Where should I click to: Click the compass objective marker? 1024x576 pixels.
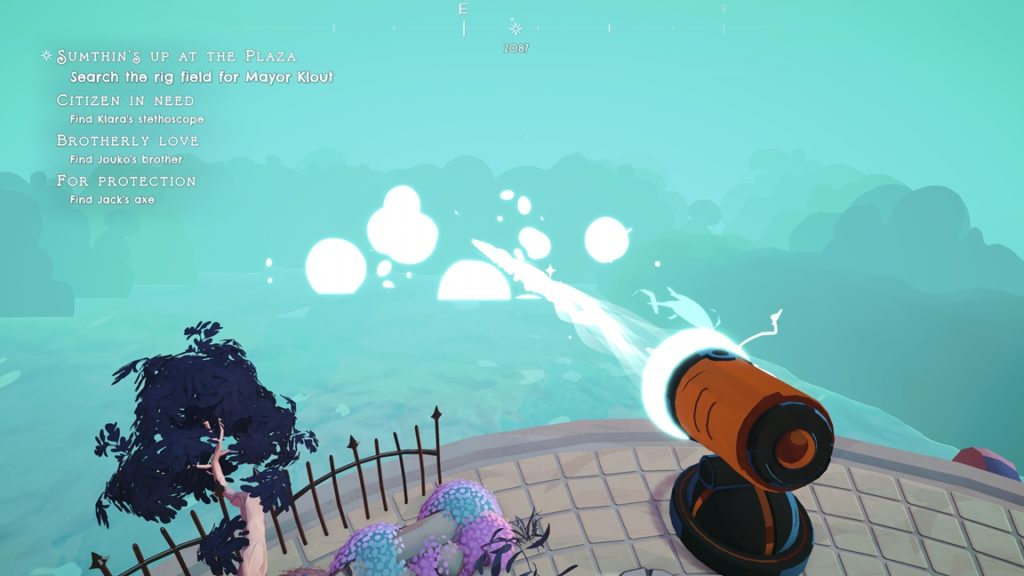(516, 28)
